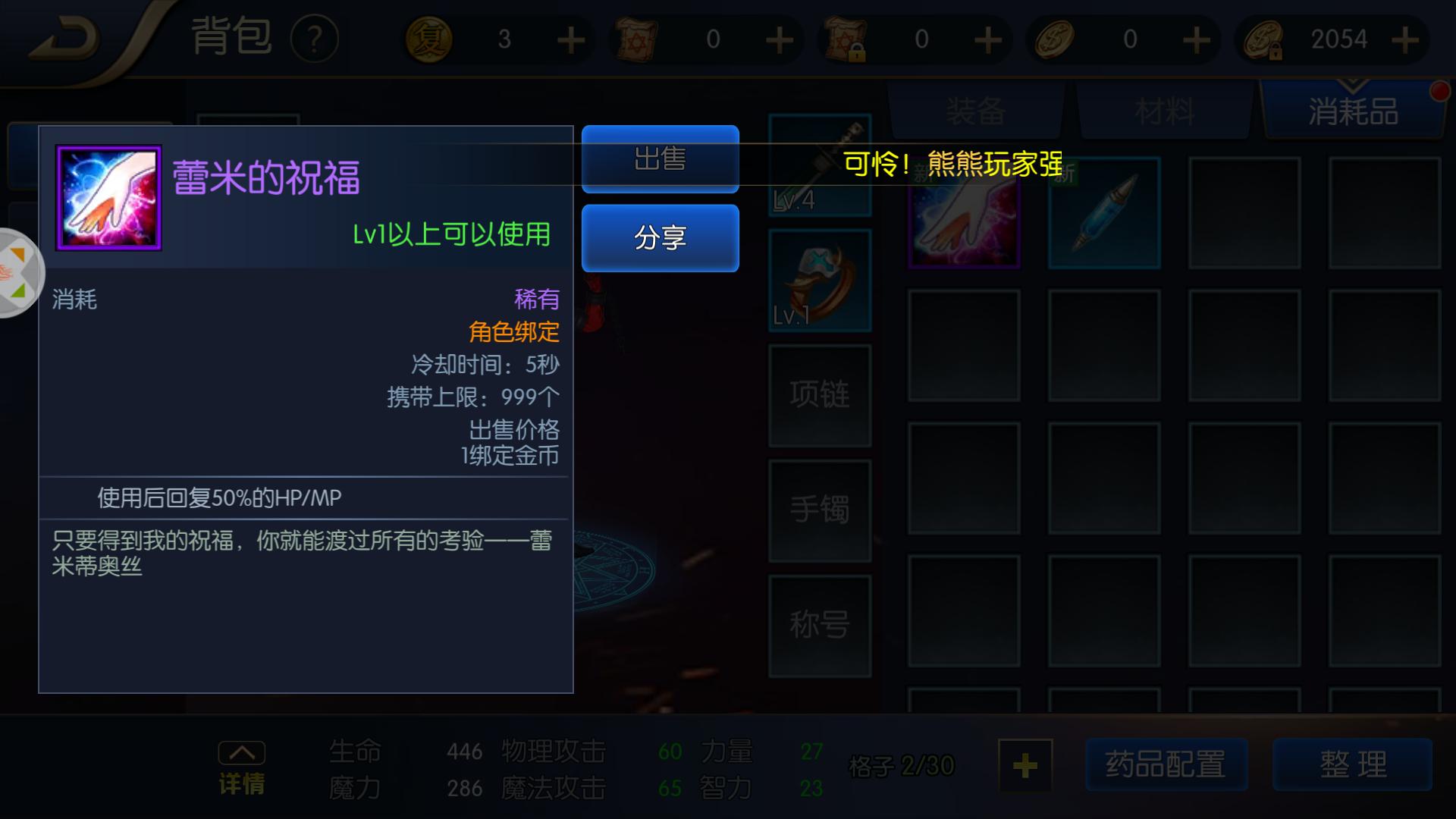Collapse the 详情 stats panel

[x=241, y=752]
